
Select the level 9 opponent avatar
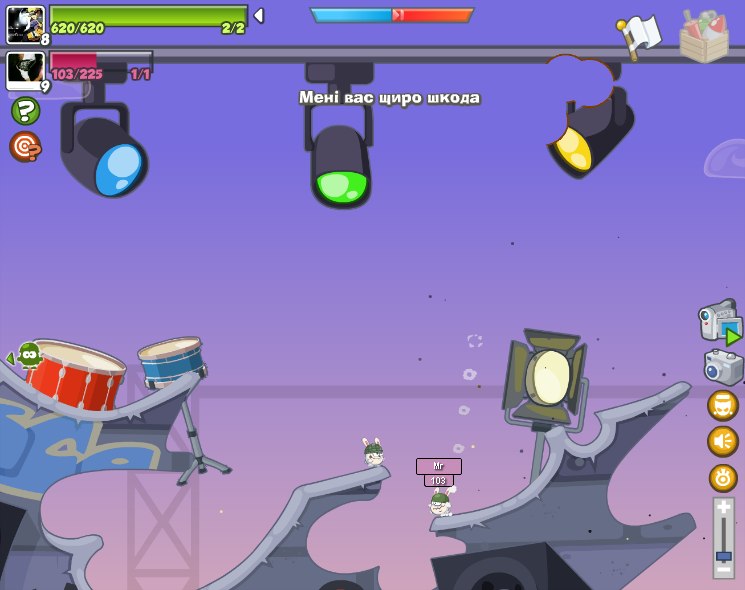coord(25,70)
